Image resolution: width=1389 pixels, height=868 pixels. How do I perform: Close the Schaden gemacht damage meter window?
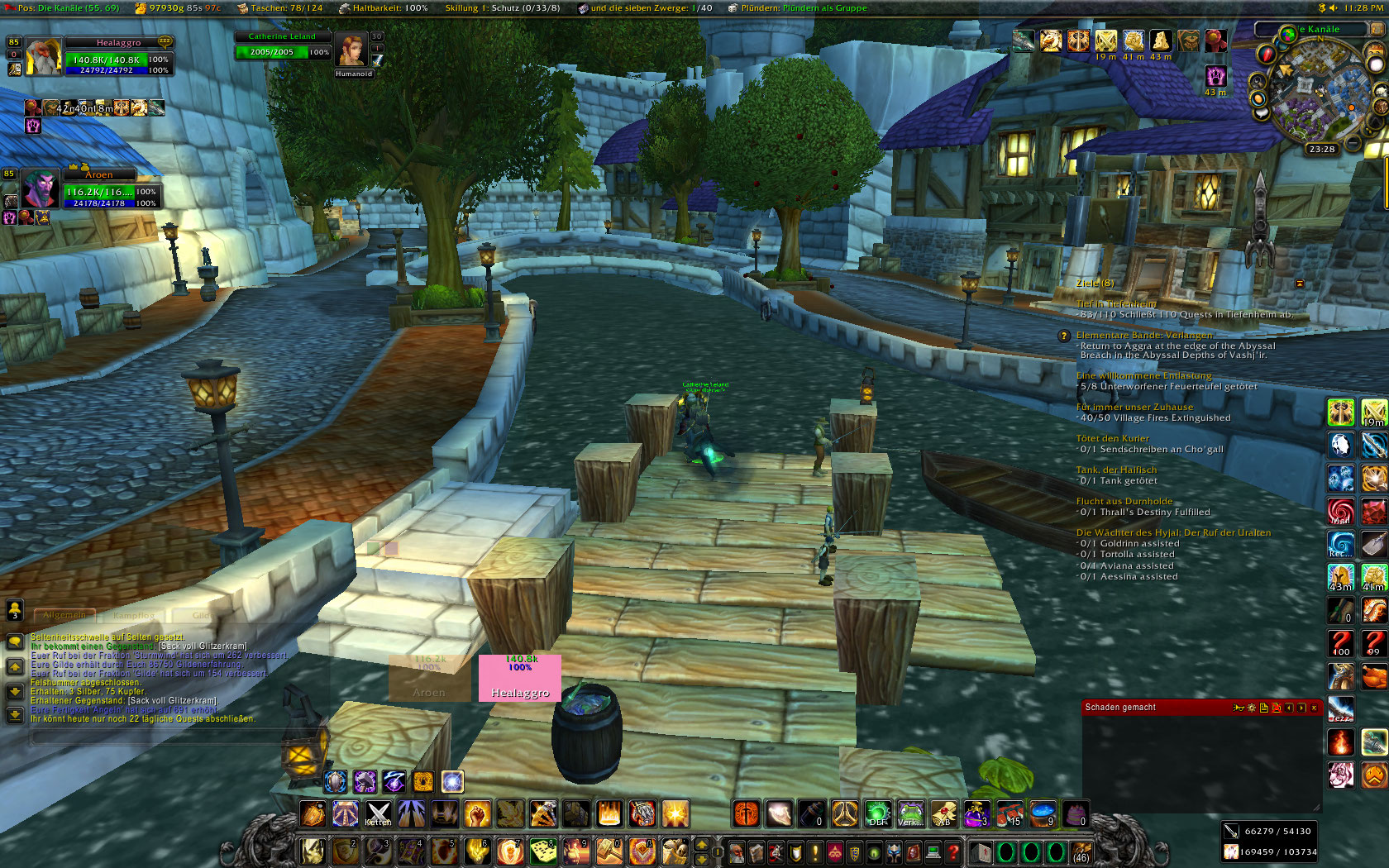point(1314,708)
